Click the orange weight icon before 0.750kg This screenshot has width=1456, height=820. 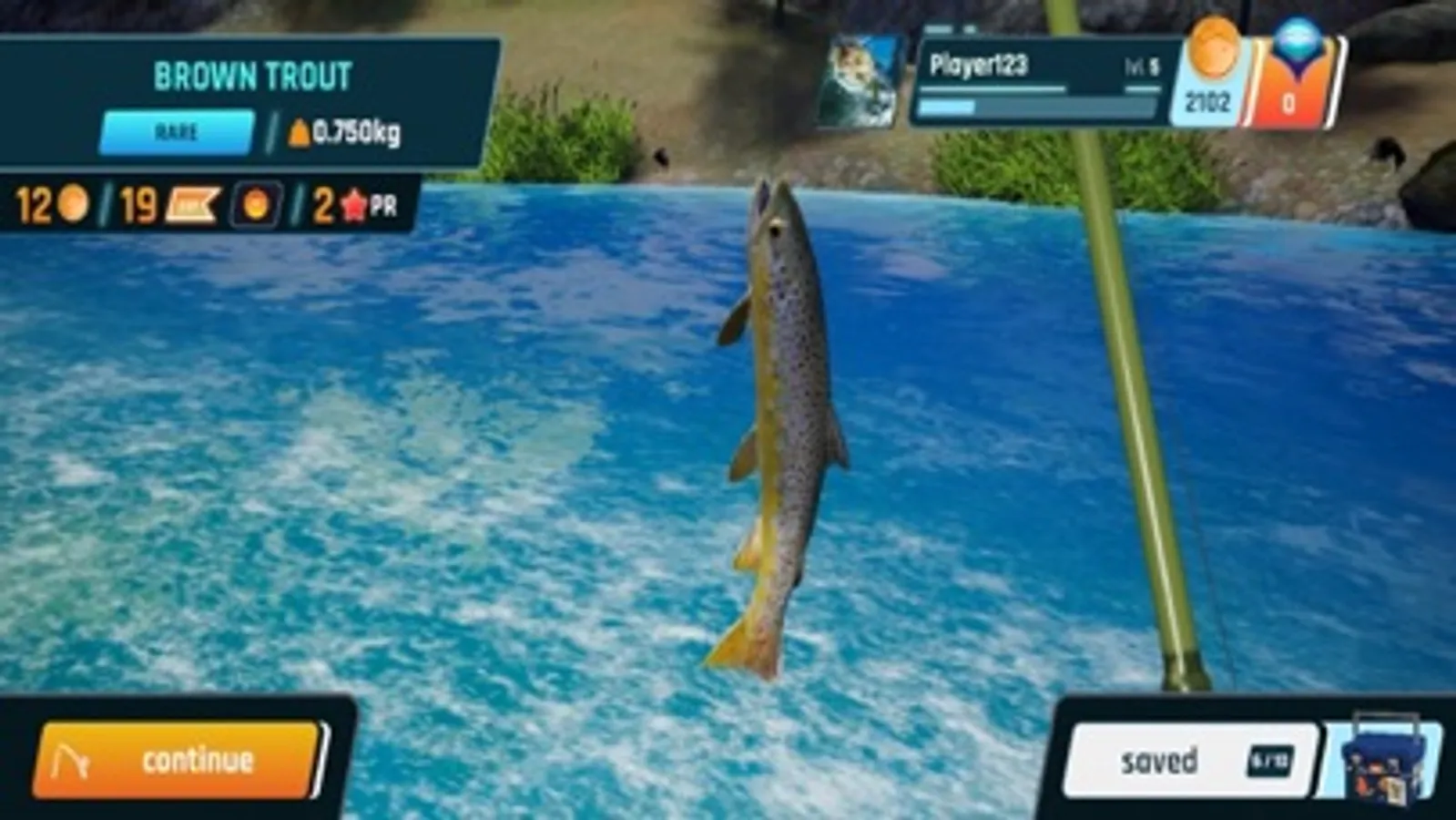pos(300,133)
